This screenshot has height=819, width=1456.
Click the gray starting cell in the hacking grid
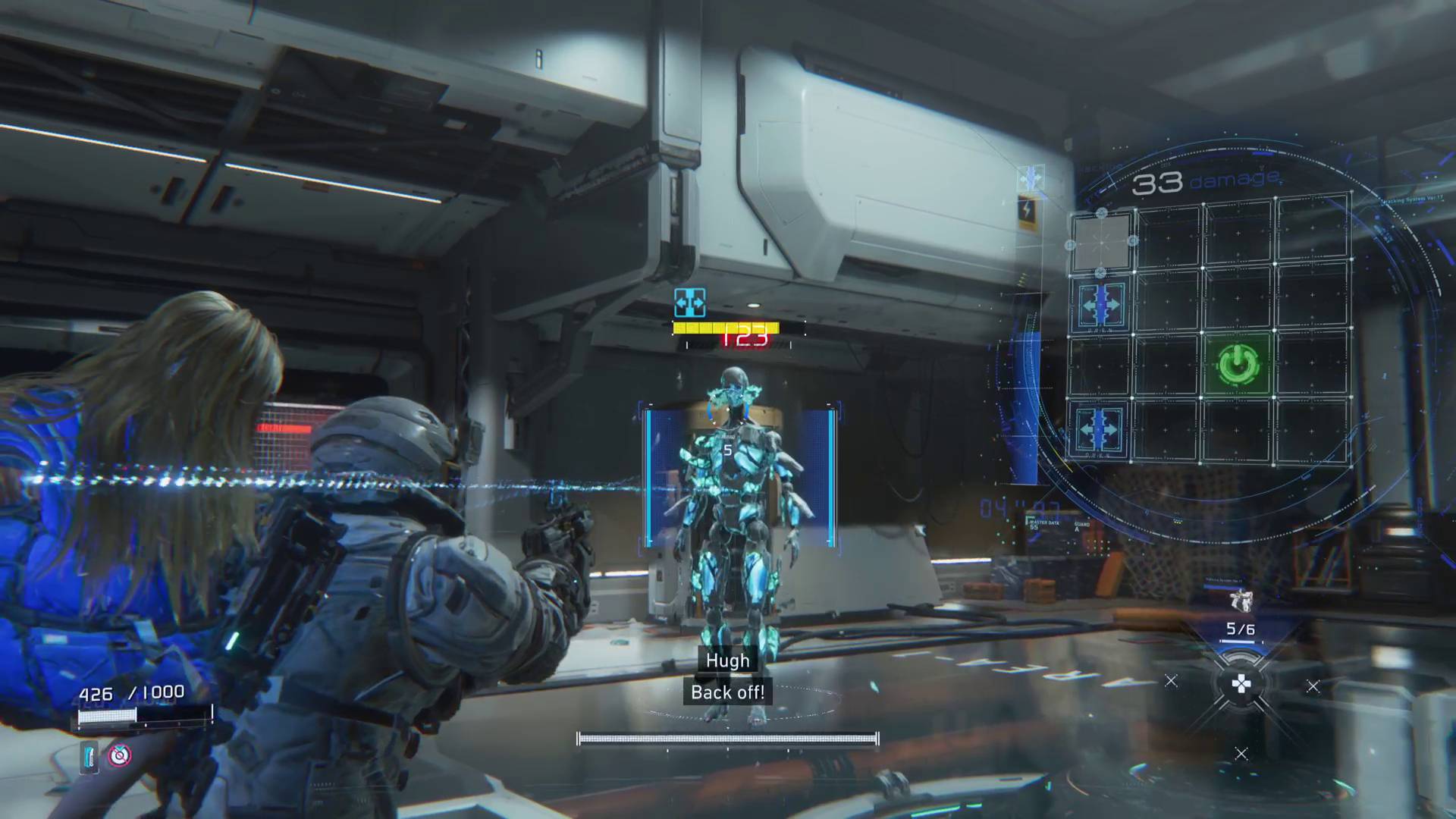coord(1102,243)
